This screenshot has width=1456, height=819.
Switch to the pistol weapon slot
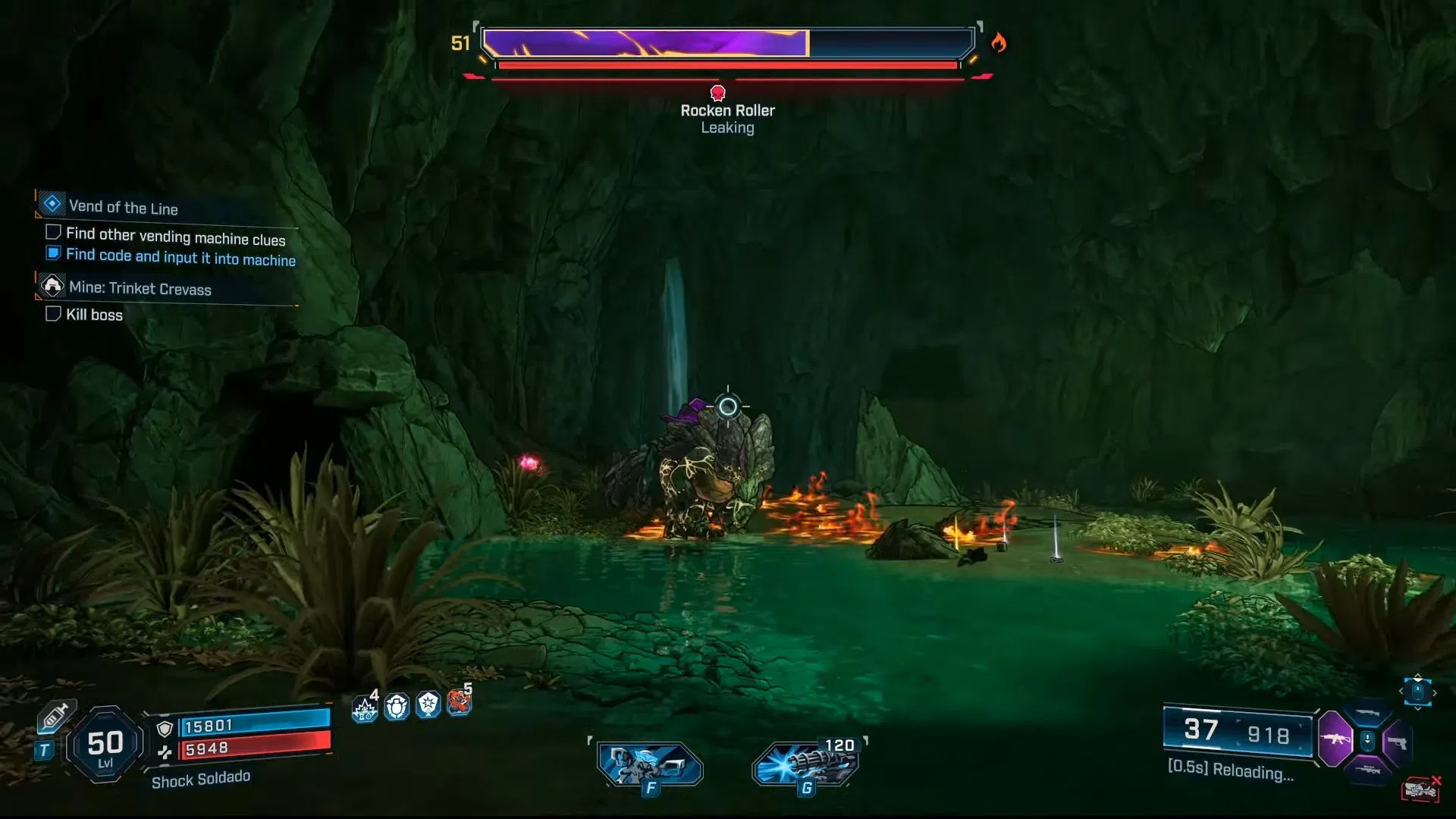(1397, 742)
